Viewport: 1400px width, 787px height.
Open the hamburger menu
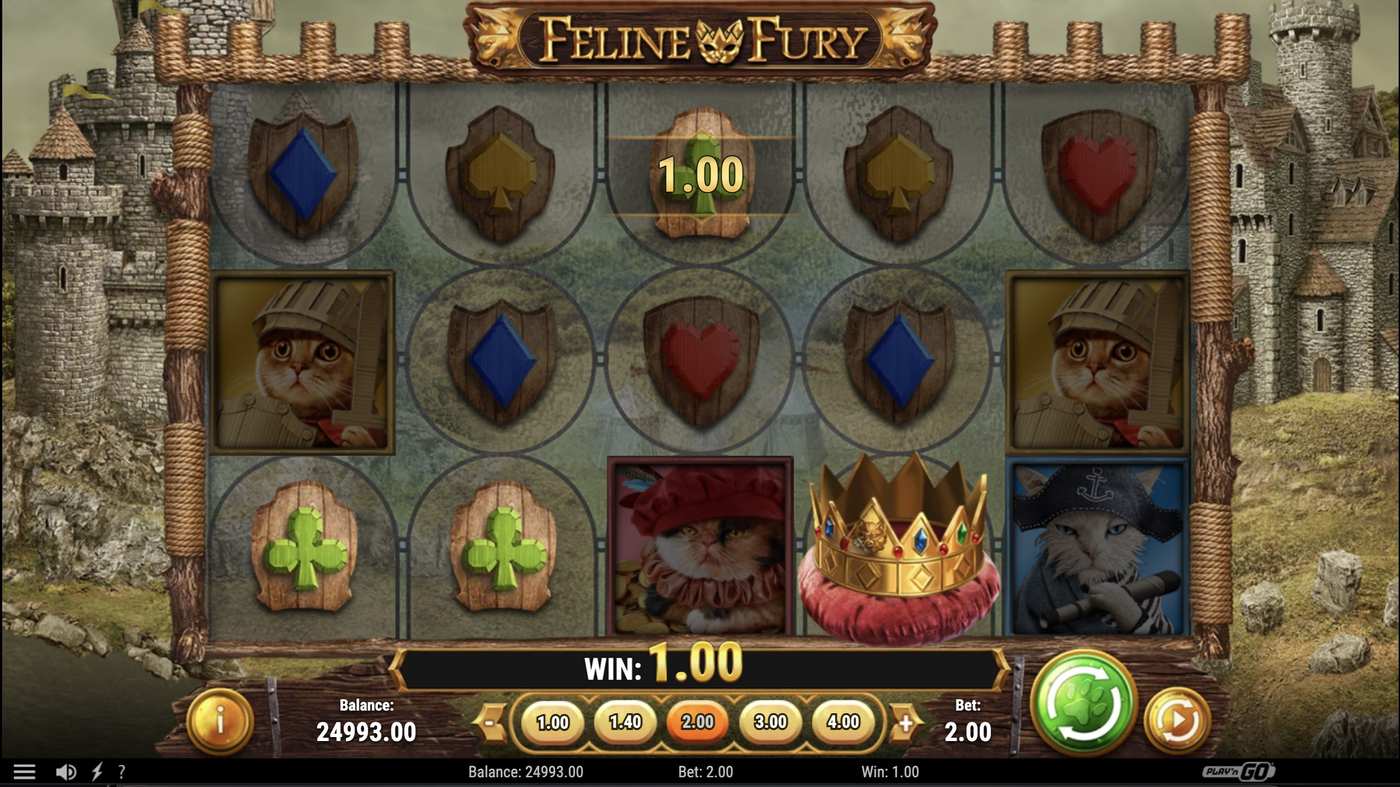tap(25, 770)
